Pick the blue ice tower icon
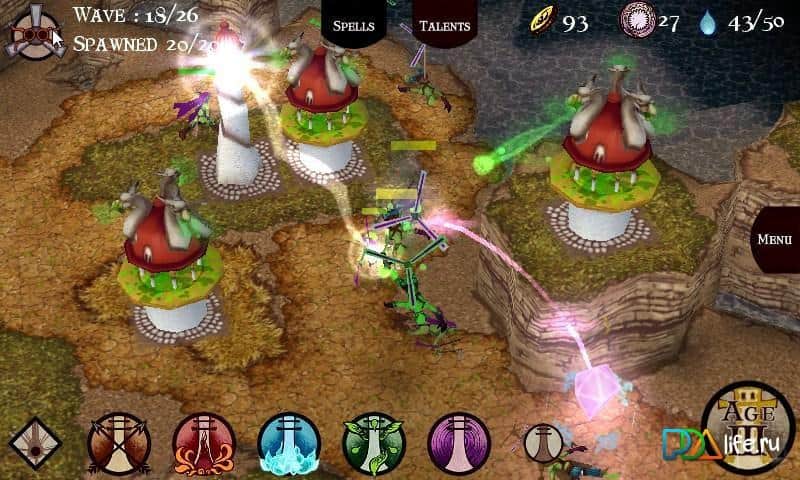Screen dimensions: 800x480 pyautogui.click(x=289, y=442)
